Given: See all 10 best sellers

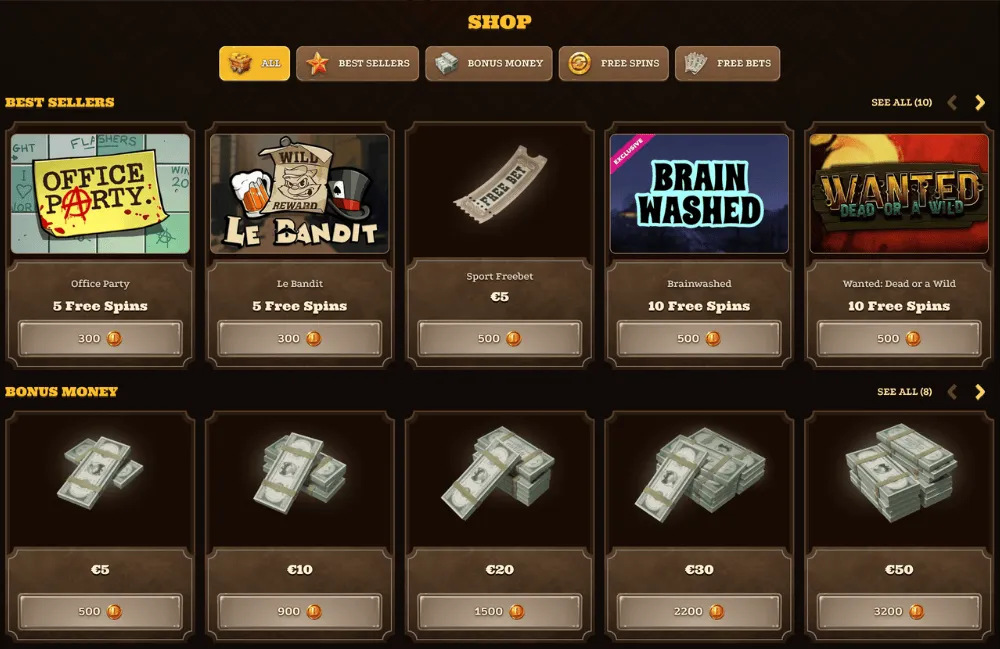Looking at the screenshot, I should coord(901,102).
